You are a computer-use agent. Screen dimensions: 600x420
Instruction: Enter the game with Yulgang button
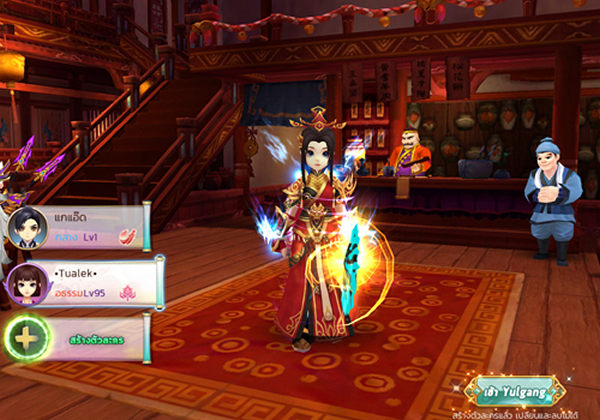pos(514,389)
